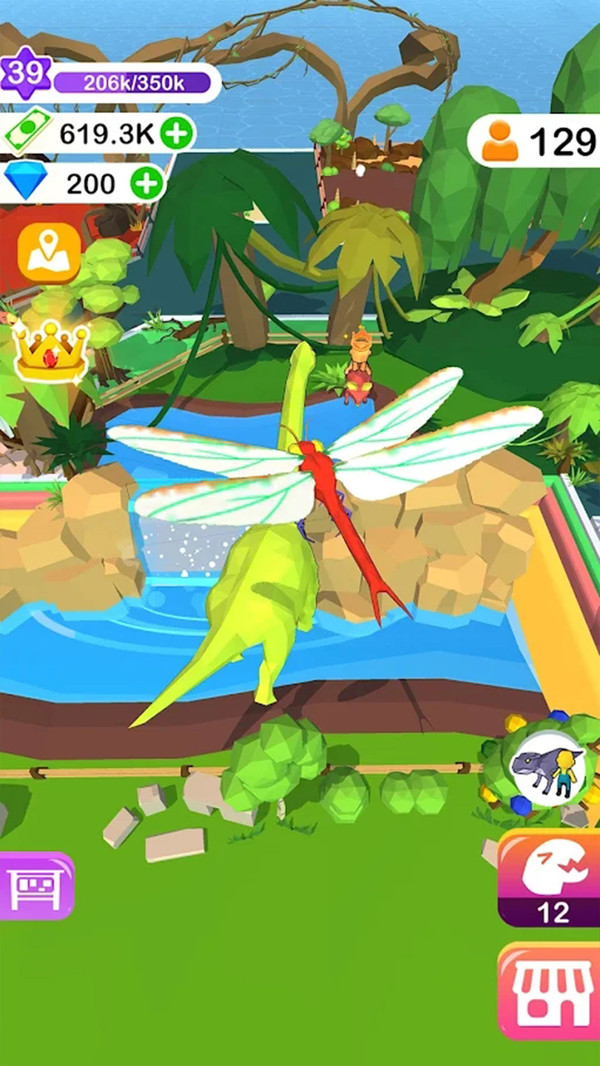
Task: Open the golden crown VIP icon
Action: click(x=50, y=351)
